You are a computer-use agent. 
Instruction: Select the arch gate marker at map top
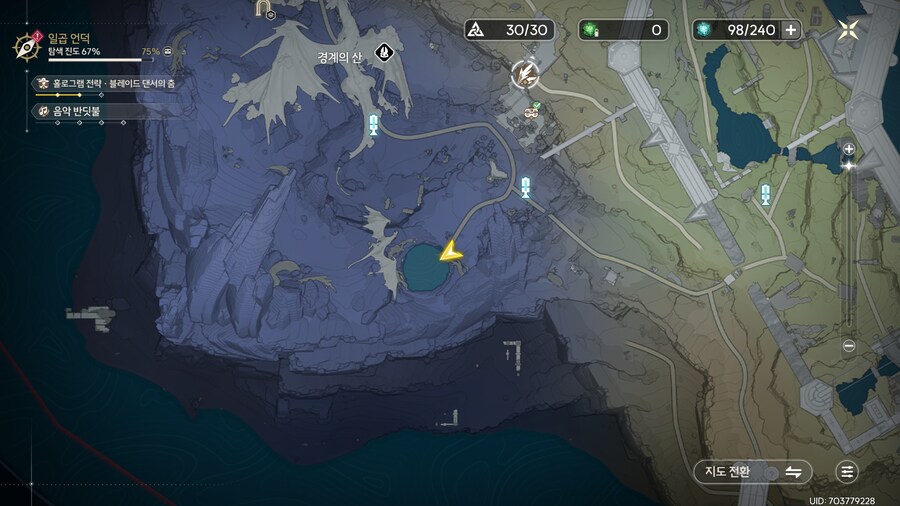(267, 9)
